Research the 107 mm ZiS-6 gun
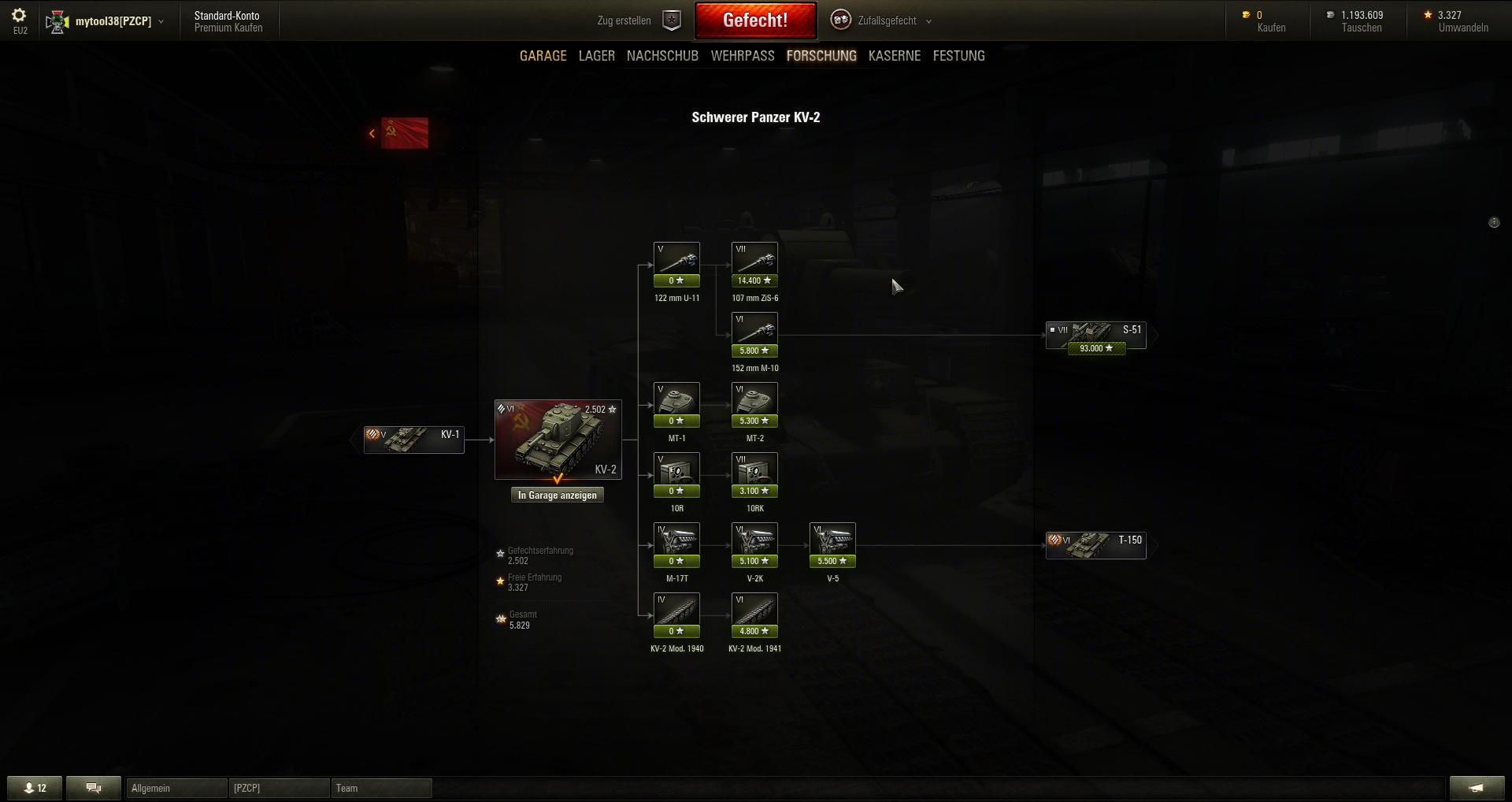The image size is (1512, 802). pyautogui.click(x=754, y=265)
